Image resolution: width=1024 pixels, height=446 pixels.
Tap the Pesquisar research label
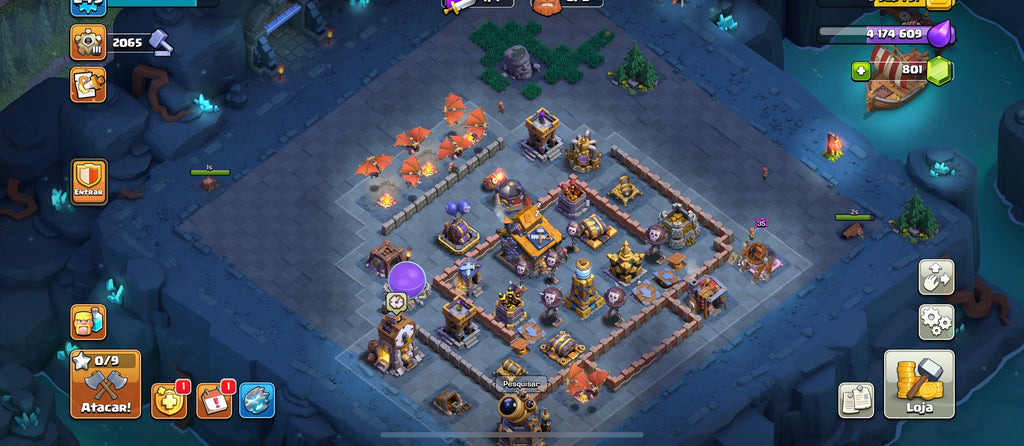[x=520, y=383]
